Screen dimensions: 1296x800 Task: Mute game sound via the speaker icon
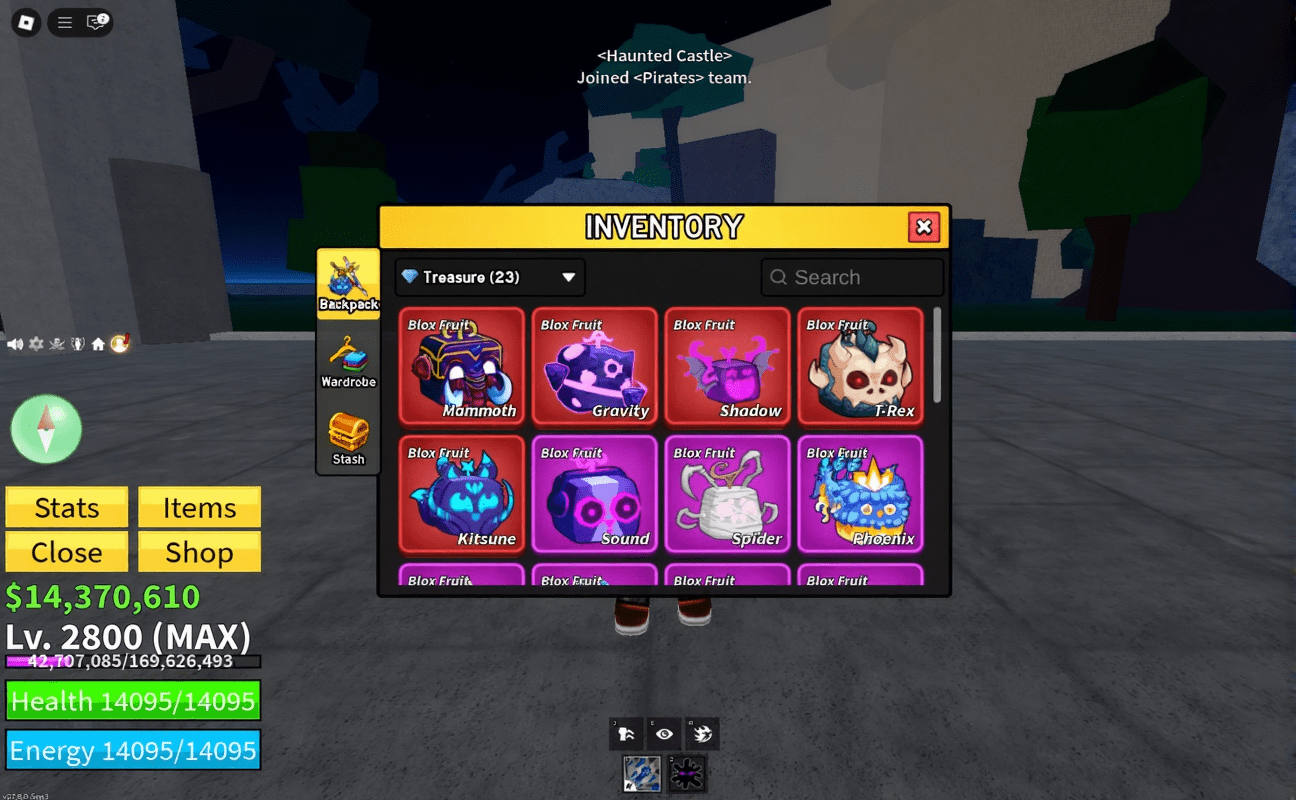14,343
